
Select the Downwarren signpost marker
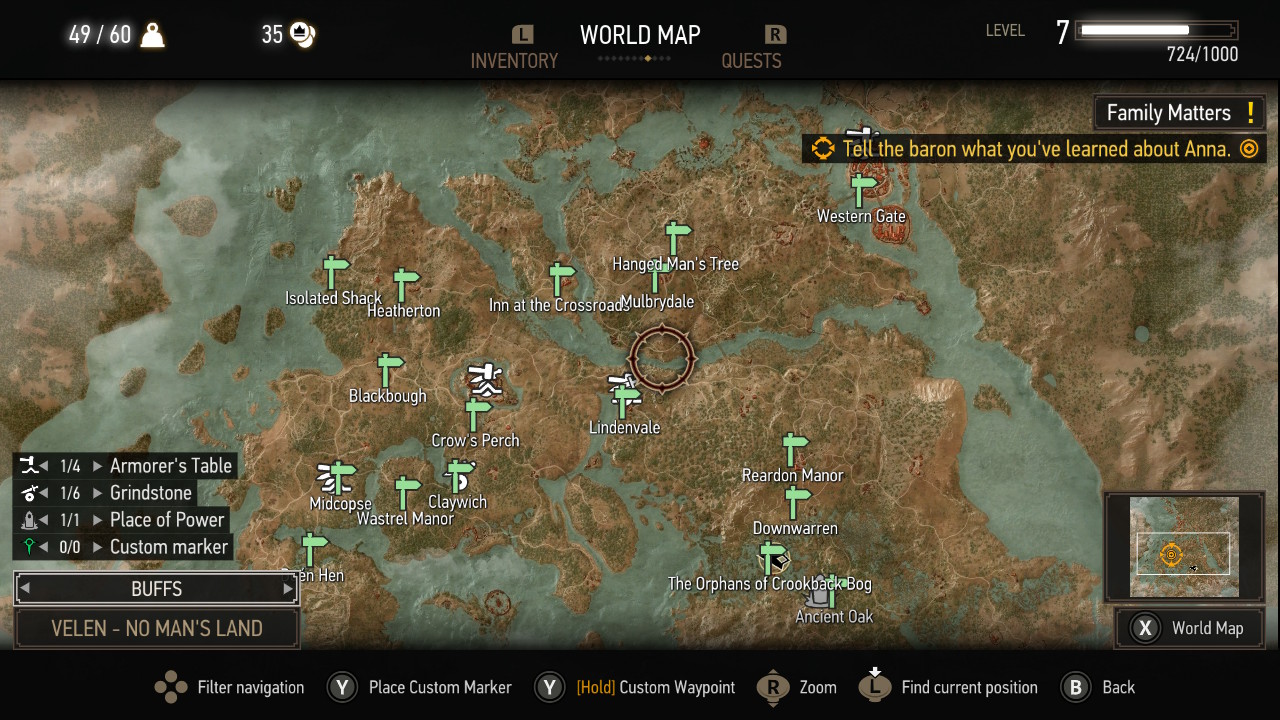797,502
